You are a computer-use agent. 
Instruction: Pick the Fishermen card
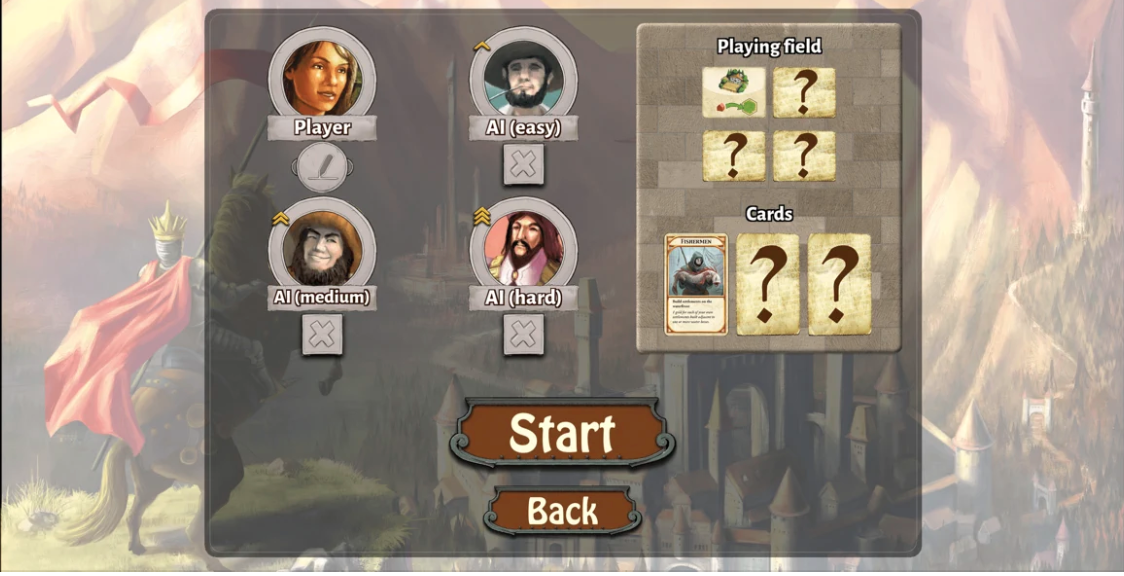point(696,284)
